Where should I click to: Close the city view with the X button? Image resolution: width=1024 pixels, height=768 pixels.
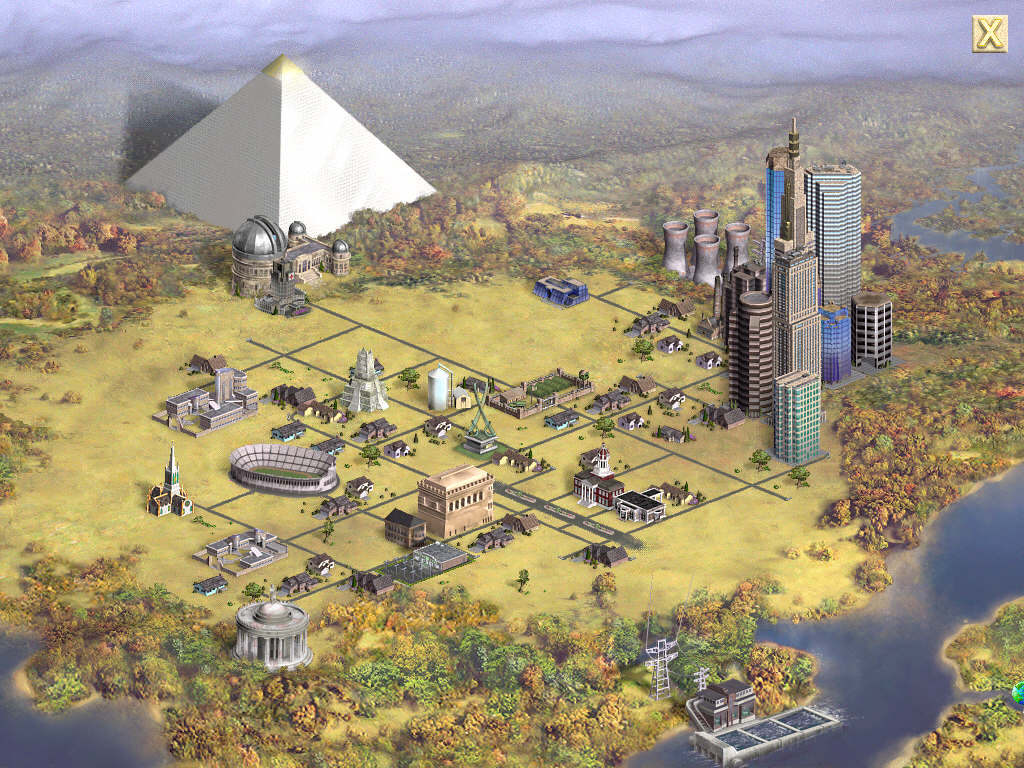click(x=989, y=34)
